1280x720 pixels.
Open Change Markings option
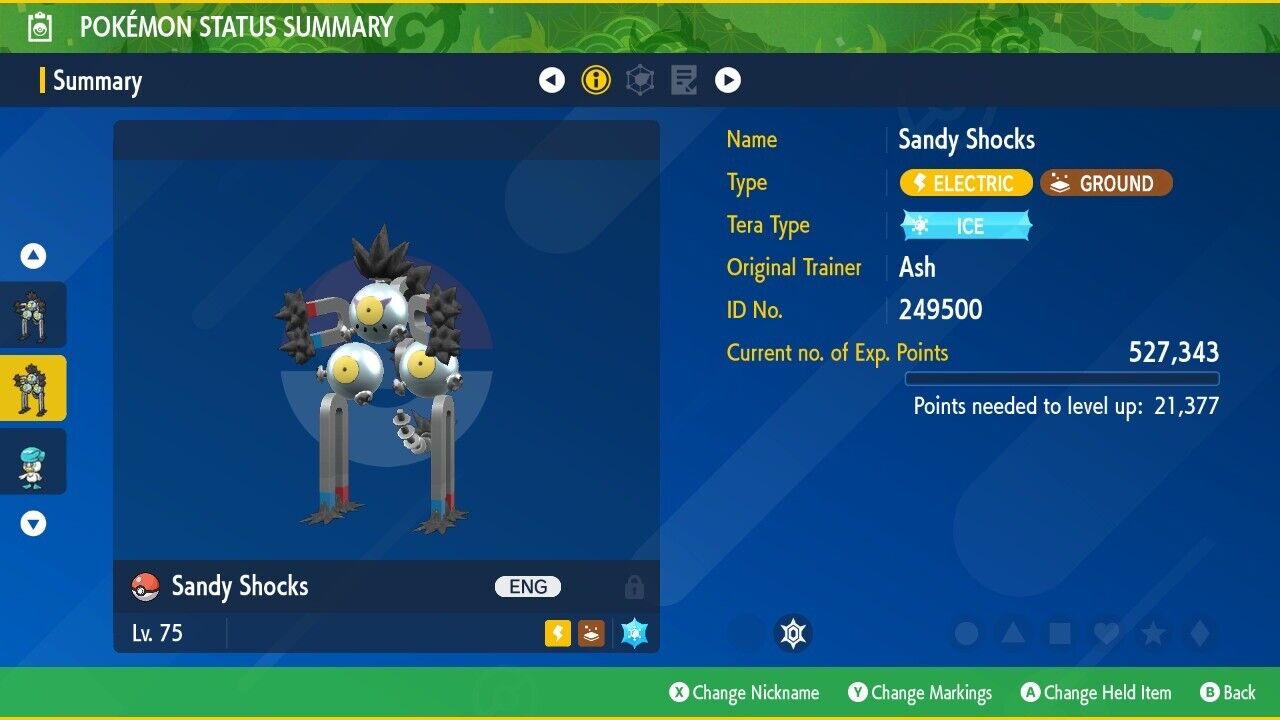point(920,693)
